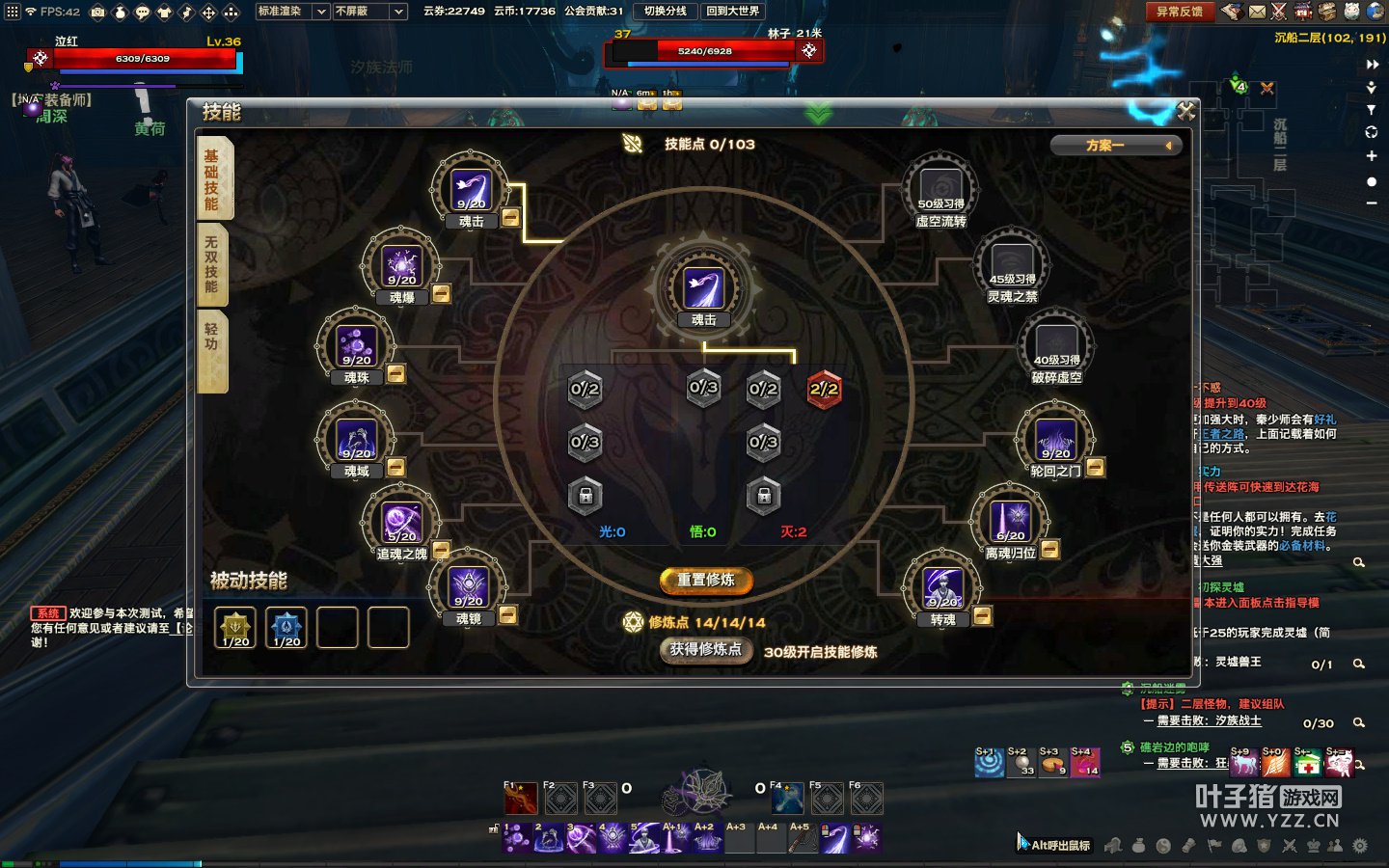Click the 获得修炼点 button
The image size is (1389, 868).
[x=705, y=650]
